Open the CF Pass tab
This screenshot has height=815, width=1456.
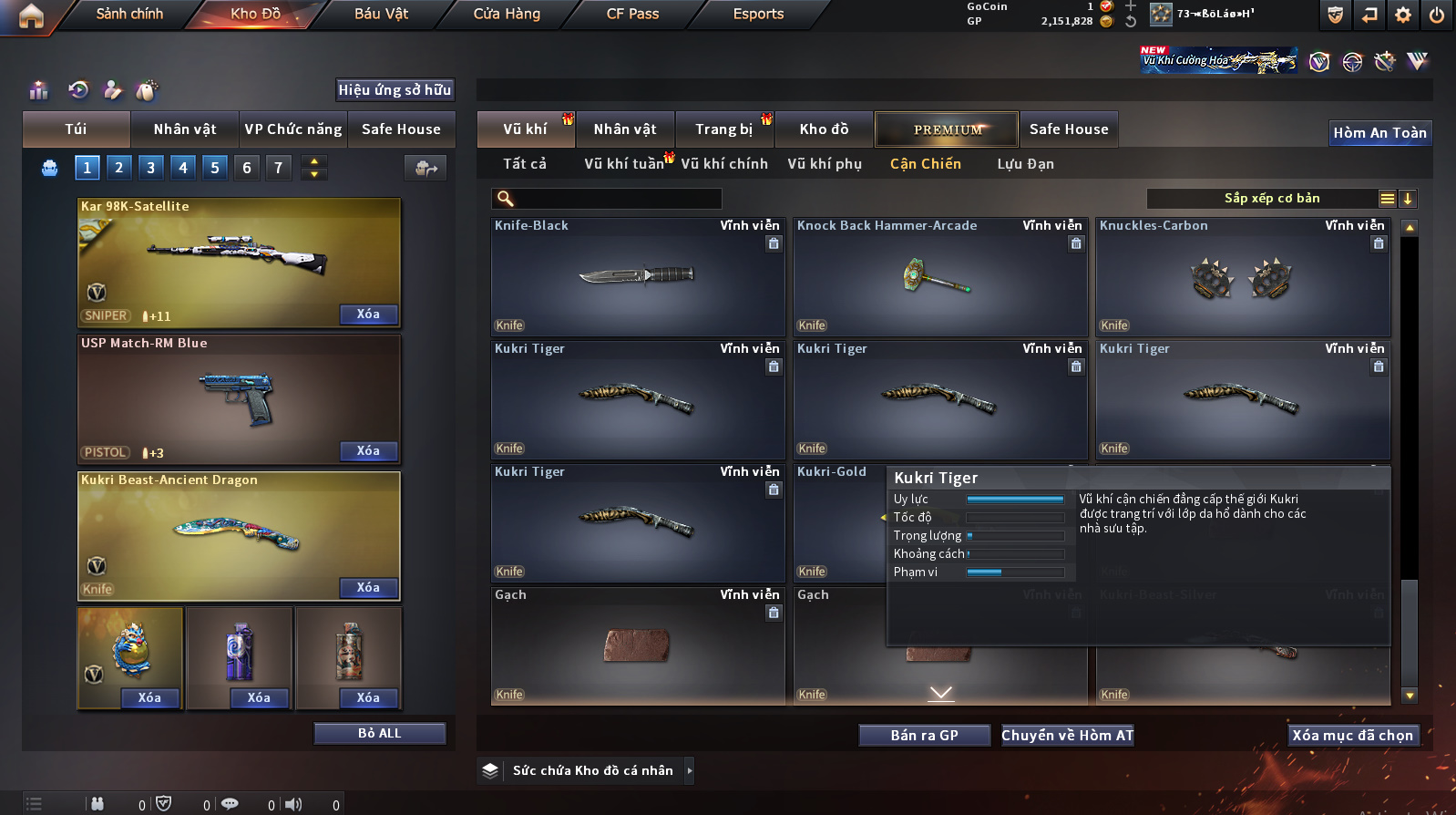click(632, 14)
